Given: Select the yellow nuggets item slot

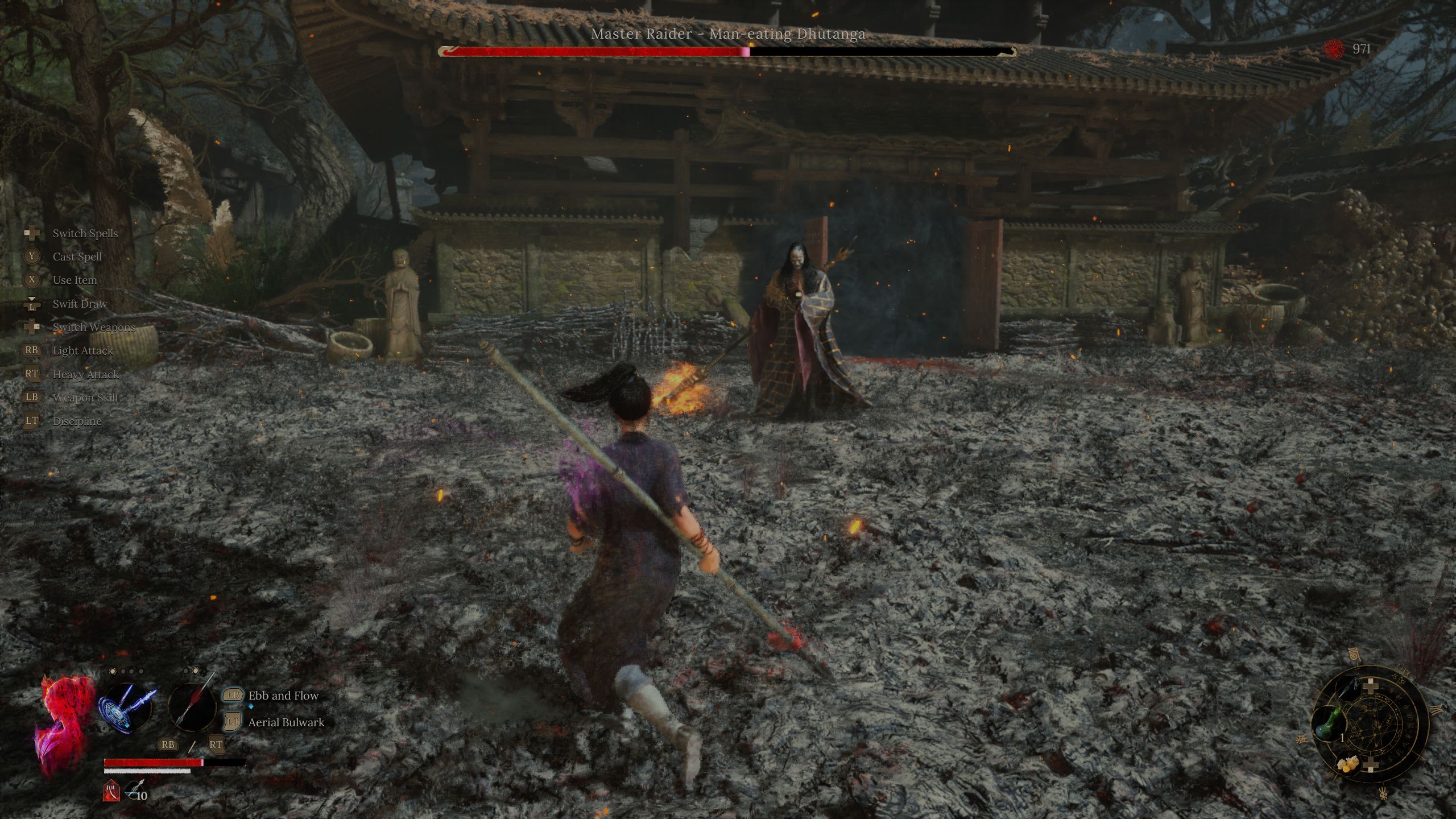Looking at the screenshot, I should point(1348,764).
